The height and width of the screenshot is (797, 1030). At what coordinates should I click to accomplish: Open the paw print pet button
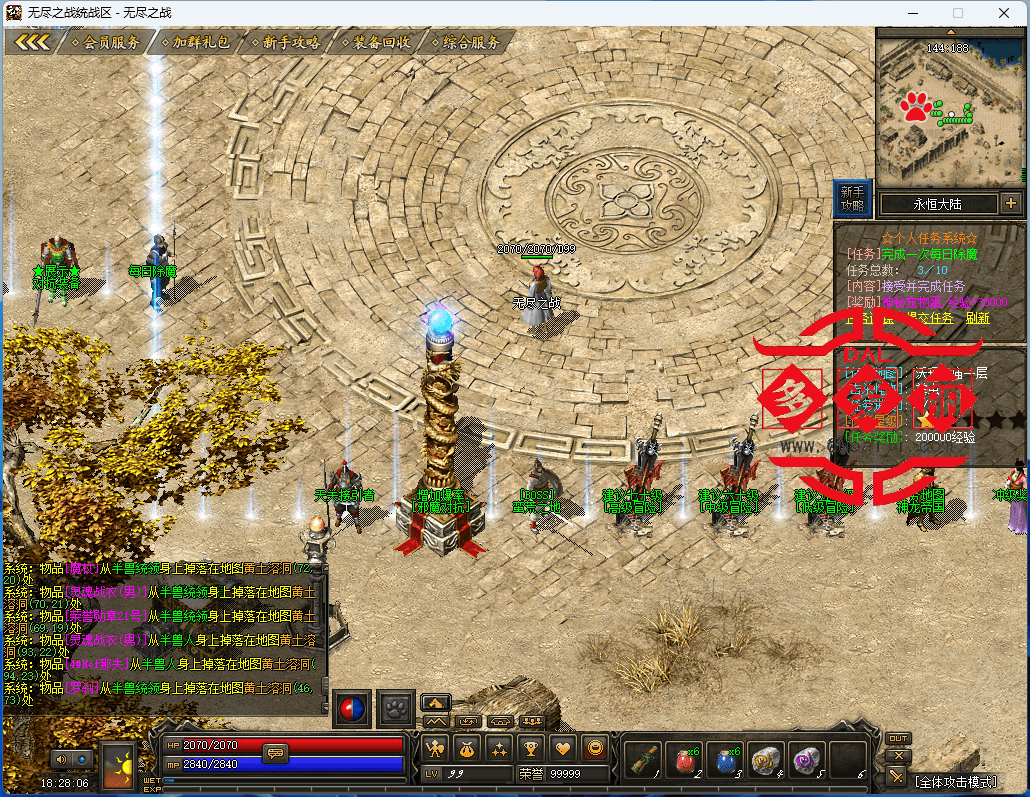396,707
